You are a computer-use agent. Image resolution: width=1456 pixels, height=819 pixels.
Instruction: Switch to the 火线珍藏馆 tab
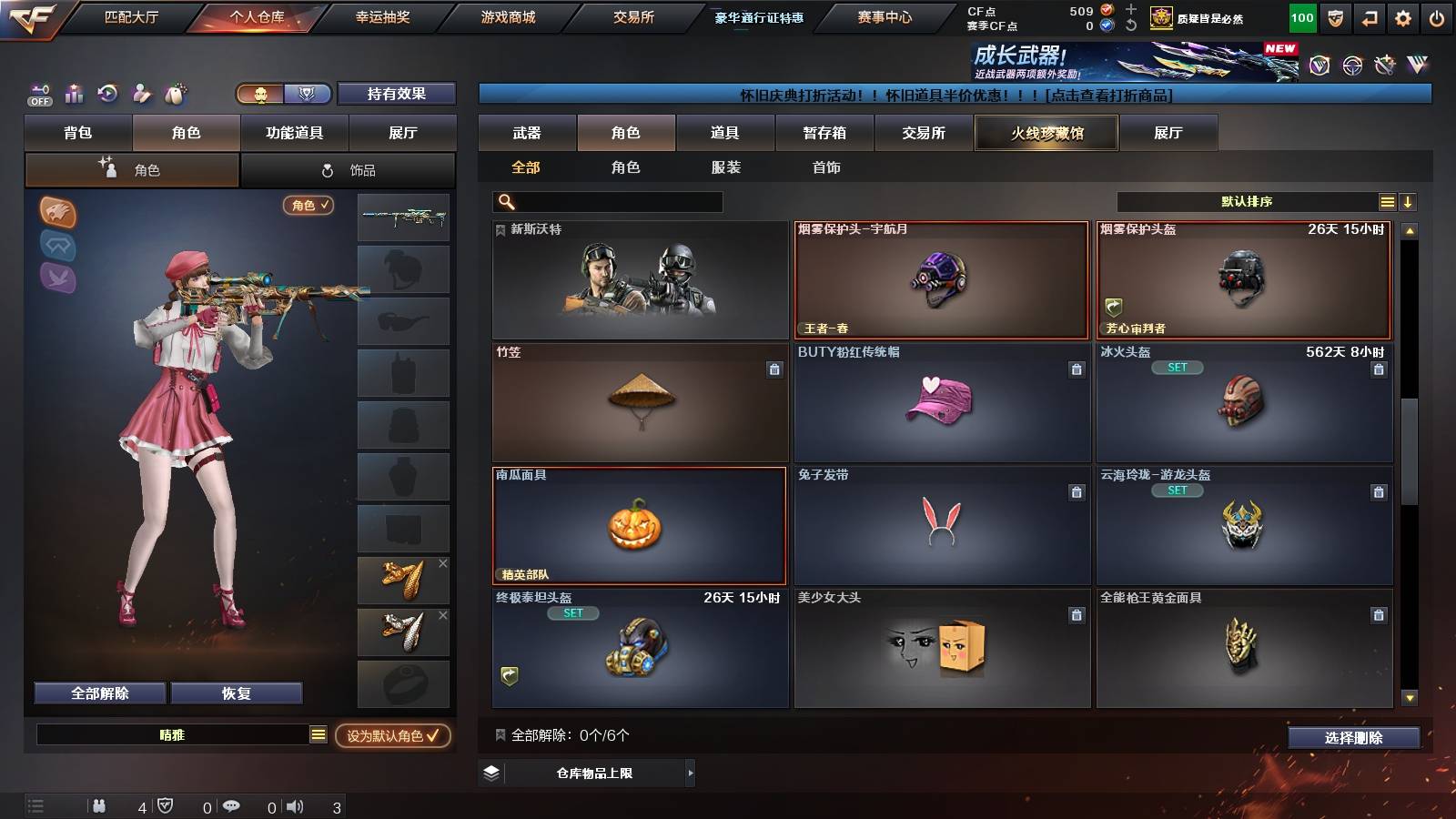[x=1045, y=133]
